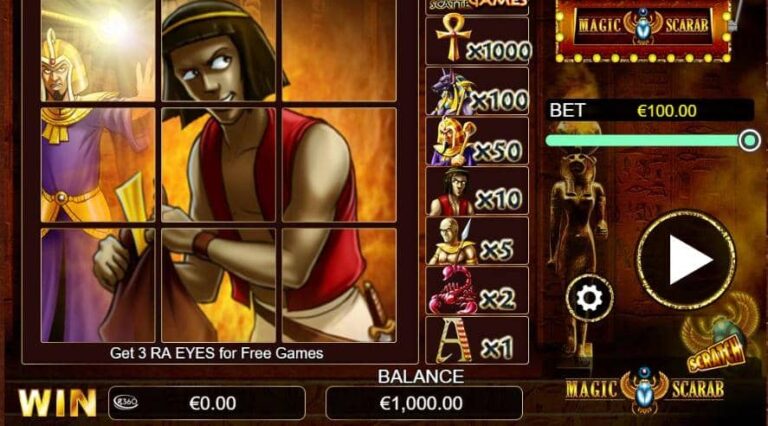Select the red scorpion x2 paytable entry
Screen dimensions: 768x426
[x=477, y=290]
